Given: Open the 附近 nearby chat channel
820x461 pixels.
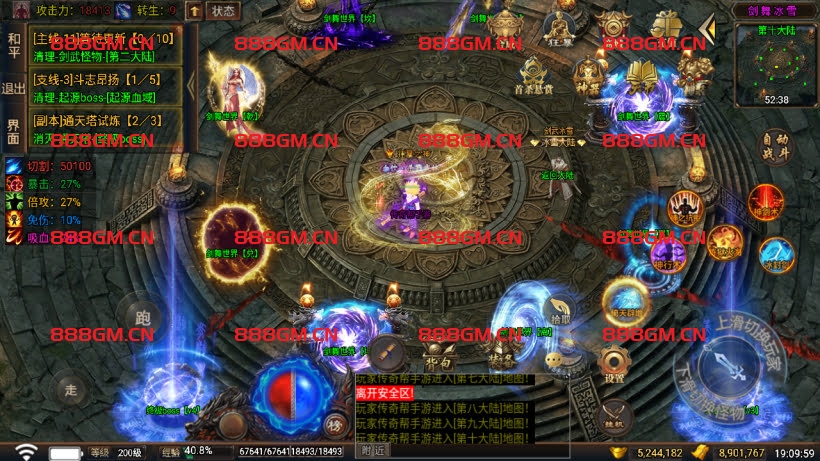Looking at the screenshot, I should click(375, 451).
